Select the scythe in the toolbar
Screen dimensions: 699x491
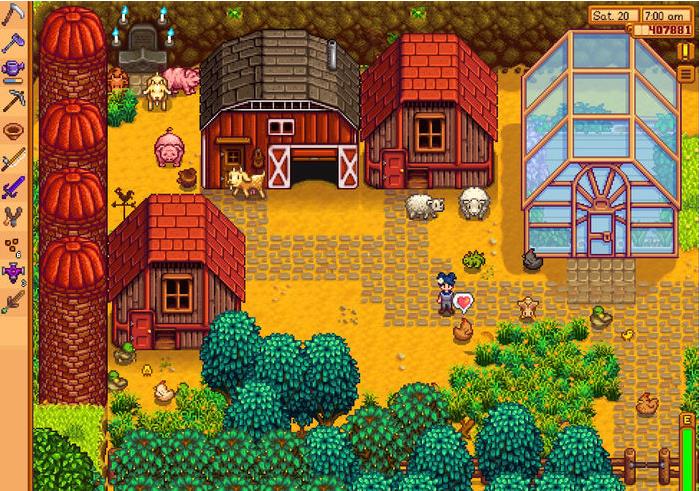coord(13,15)
